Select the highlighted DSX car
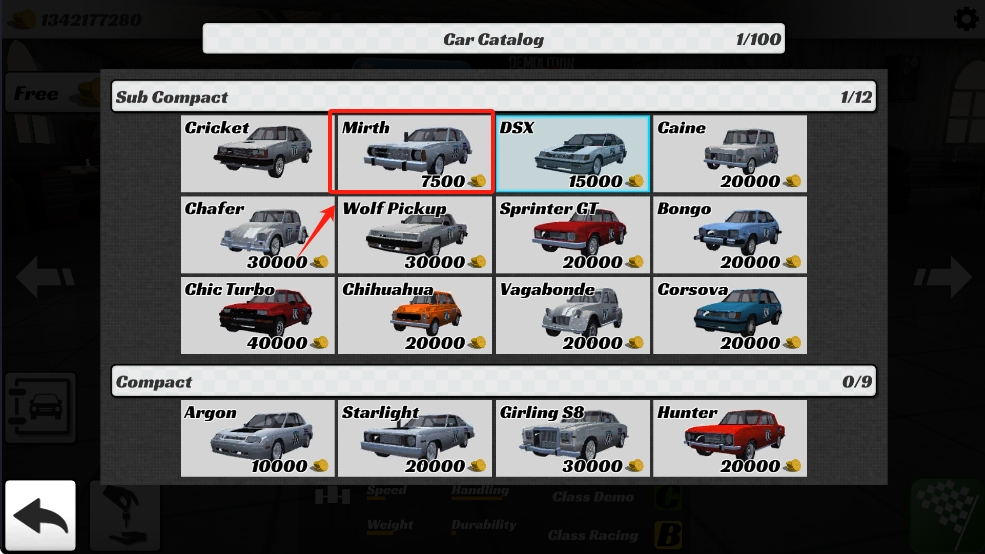This screenshot has width=985, height=554. coord(572,153)
